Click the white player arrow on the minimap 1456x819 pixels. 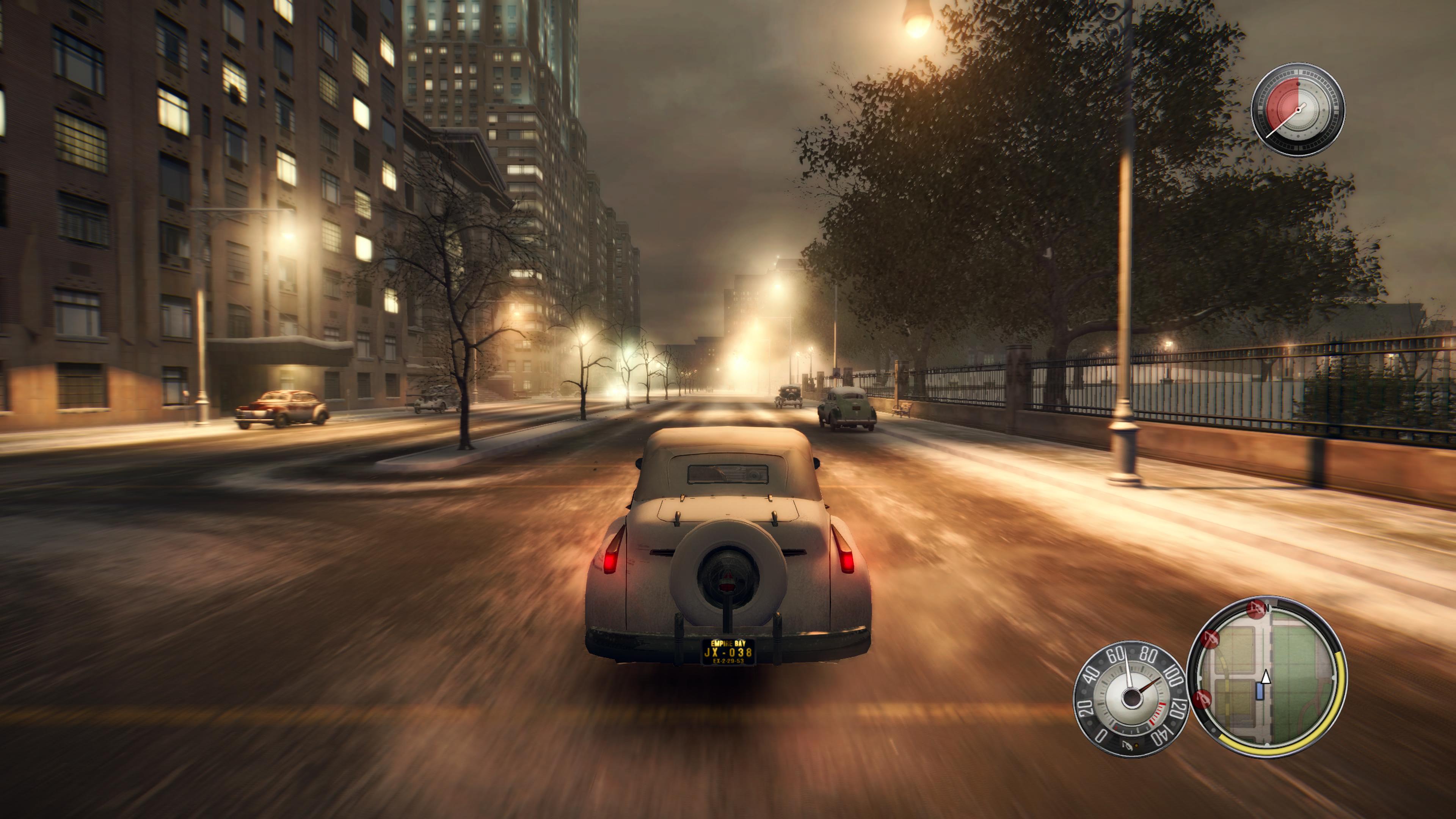click(1266, 676)
